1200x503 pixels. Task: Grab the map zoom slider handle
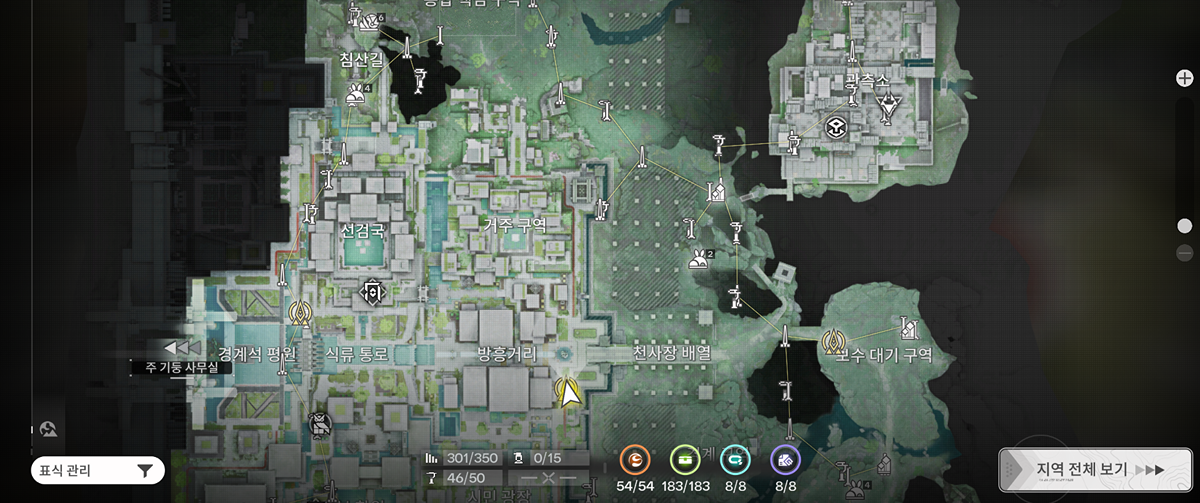1184,226
